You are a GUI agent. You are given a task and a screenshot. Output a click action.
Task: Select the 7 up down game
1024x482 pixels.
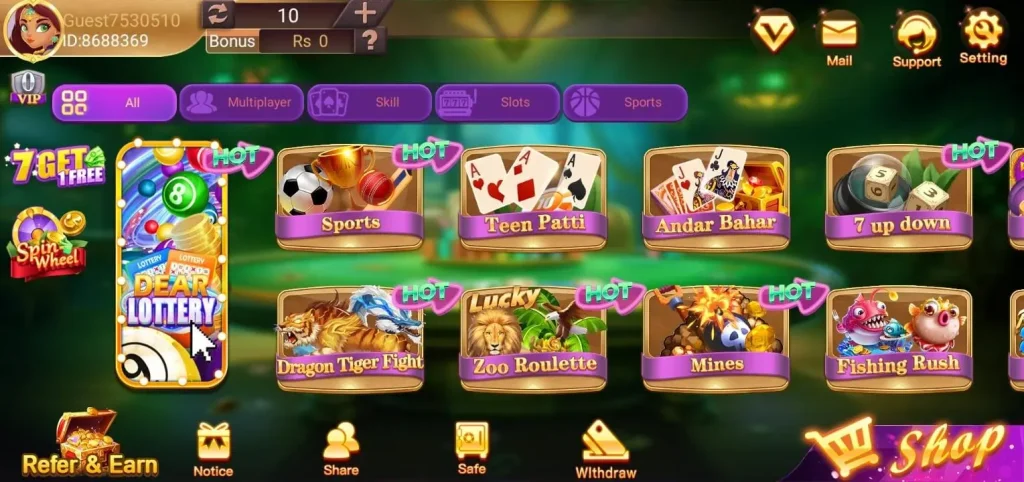[901, 197]
